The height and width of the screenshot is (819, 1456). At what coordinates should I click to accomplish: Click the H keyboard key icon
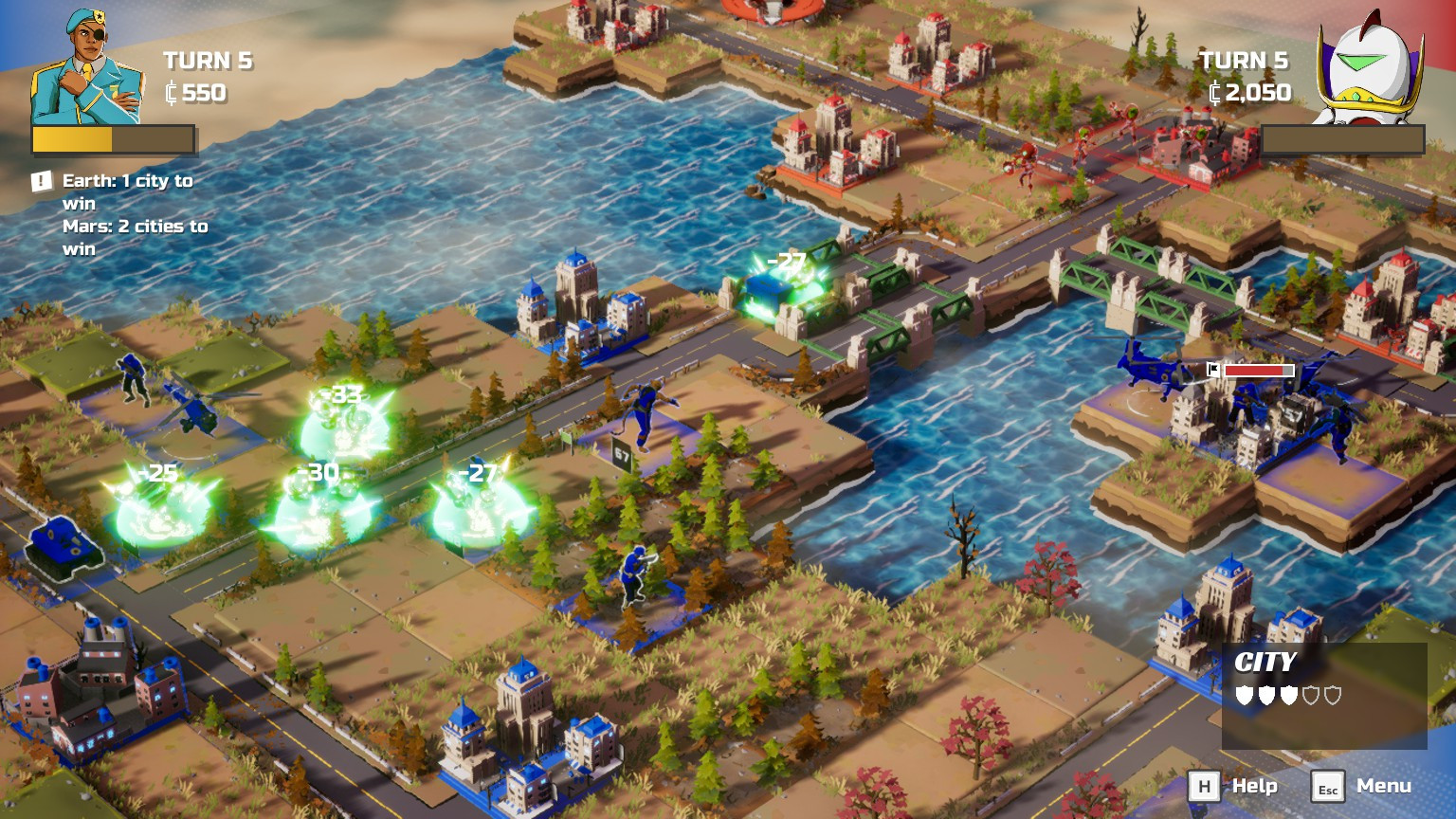click(1205, 786)
